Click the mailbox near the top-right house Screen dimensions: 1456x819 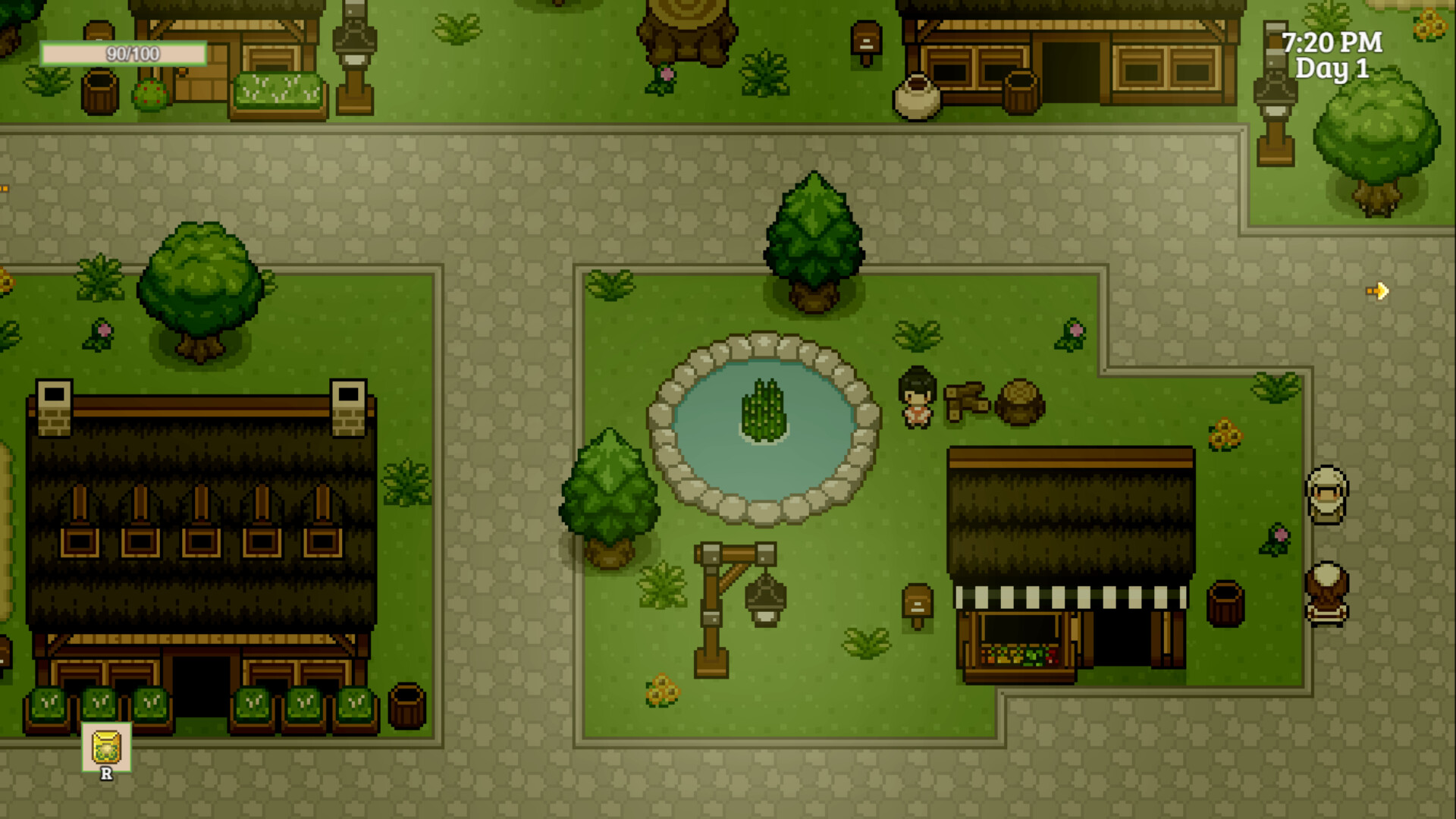point(865,37)
